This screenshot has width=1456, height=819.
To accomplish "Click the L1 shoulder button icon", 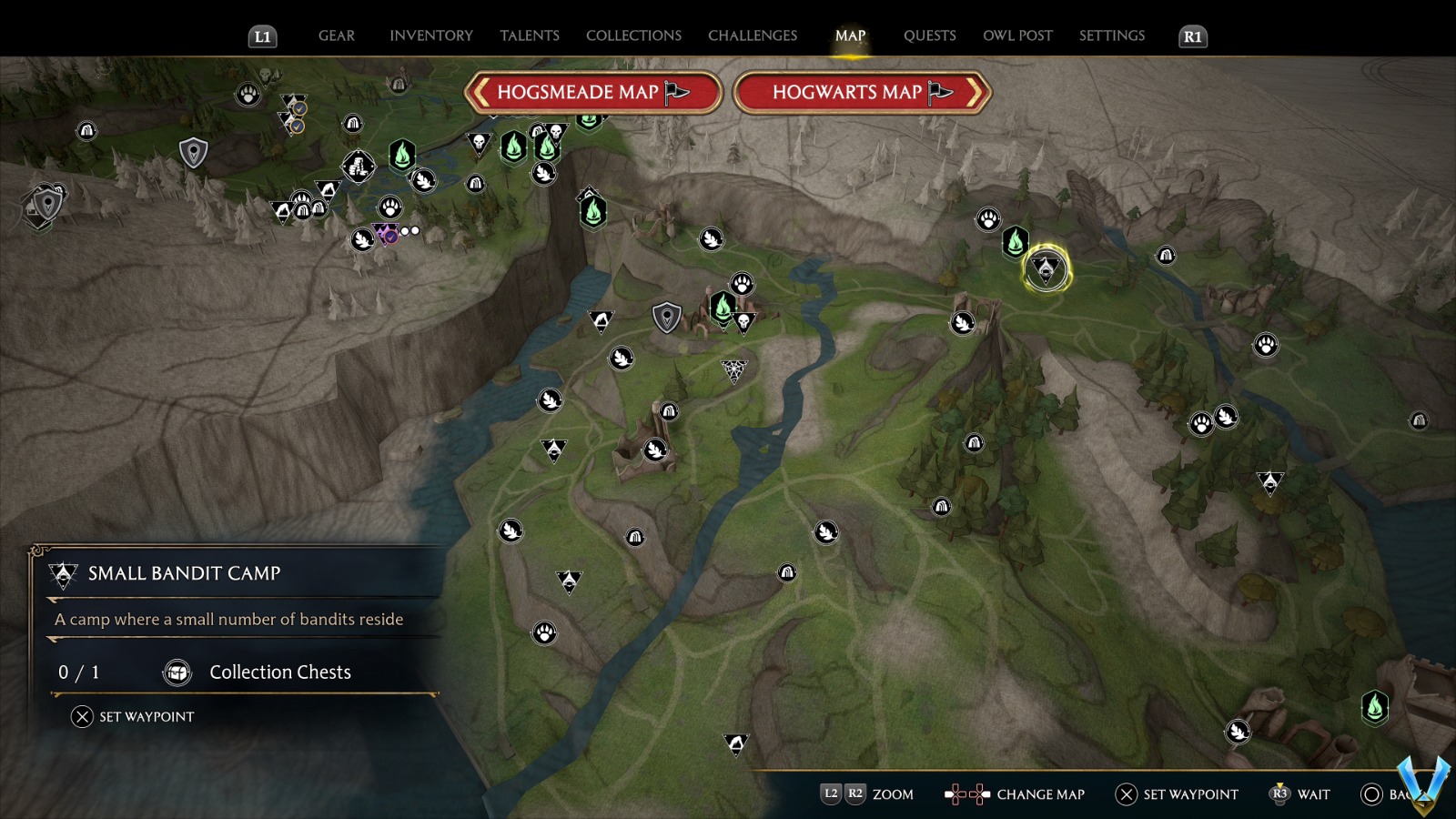I will (264, 36).
